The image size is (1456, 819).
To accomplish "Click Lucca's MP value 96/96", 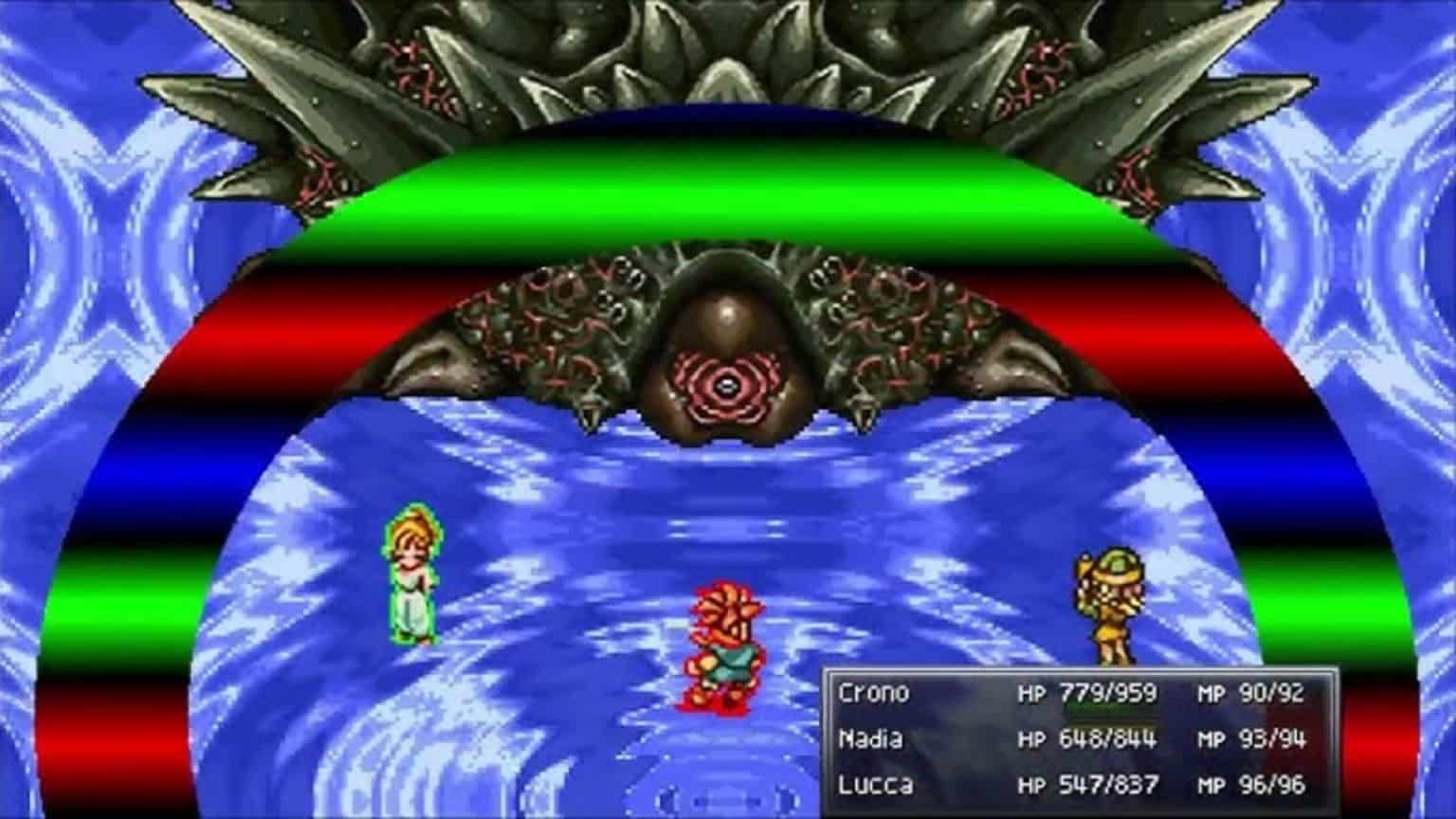I will tap(1274, 786).
